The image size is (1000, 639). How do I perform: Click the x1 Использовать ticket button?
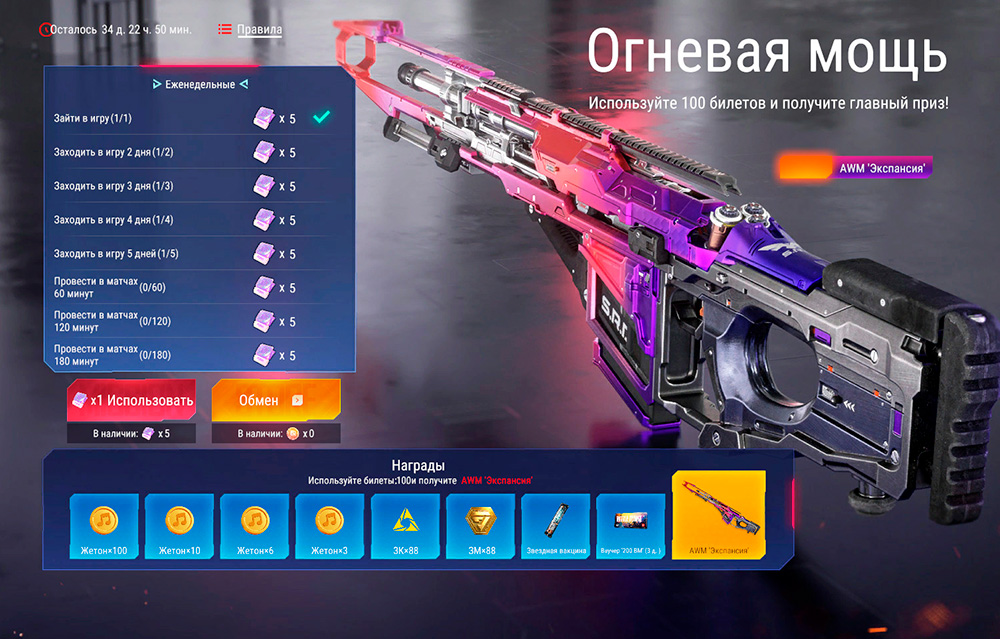tap(131, 400)
